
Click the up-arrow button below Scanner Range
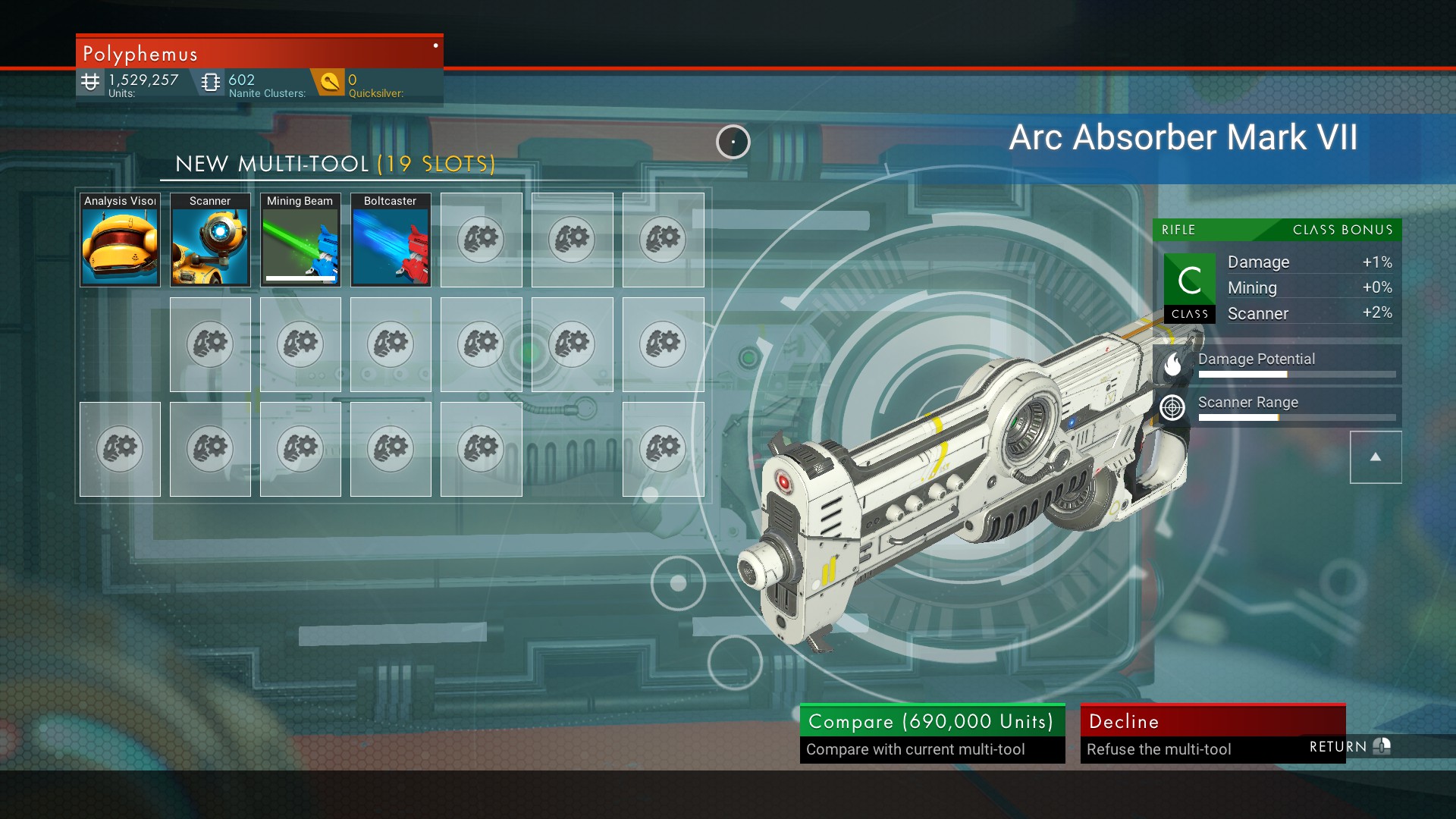[1375, 457]
